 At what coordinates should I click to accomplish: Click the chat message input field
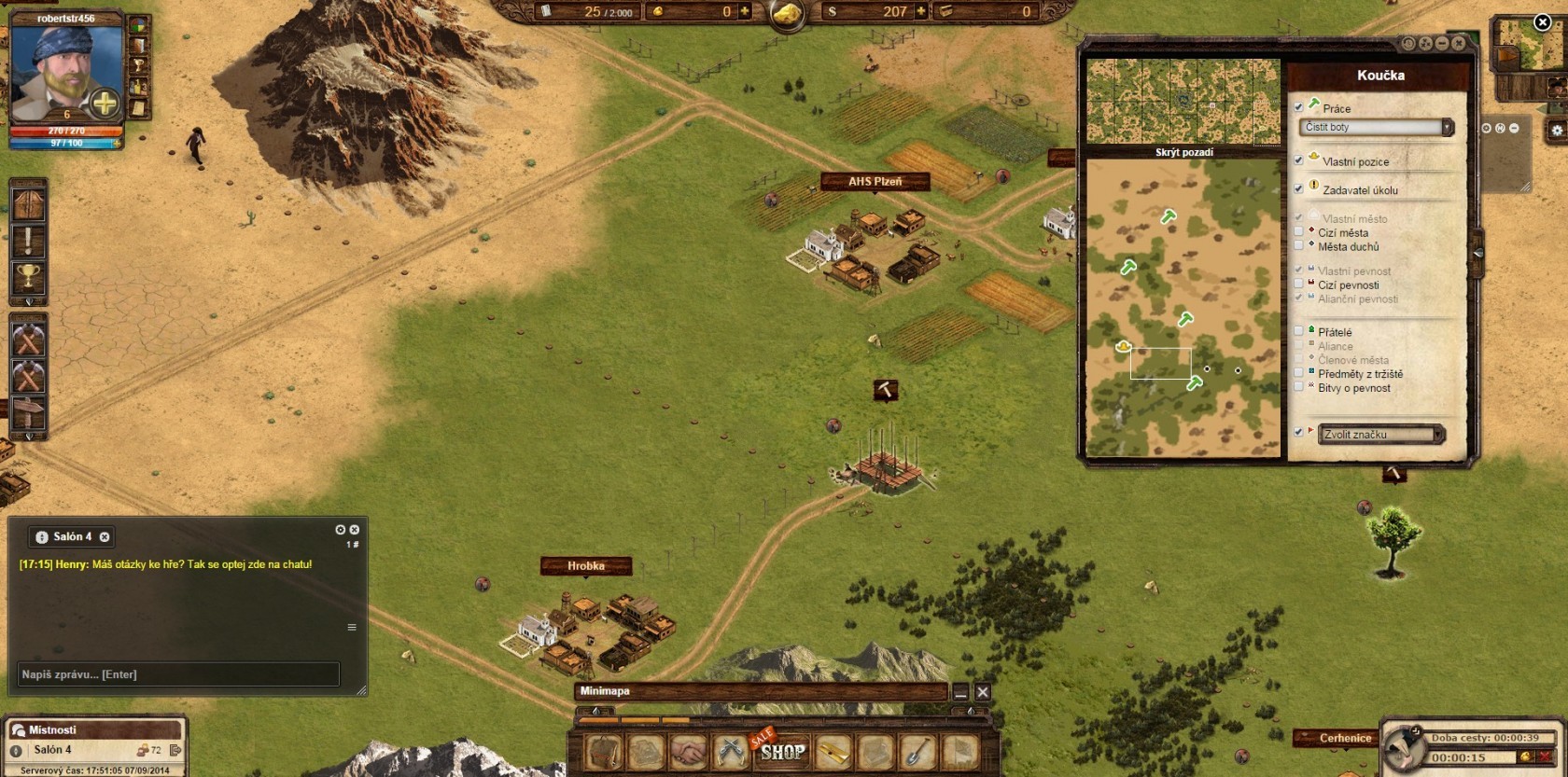[x=179, y=674]
